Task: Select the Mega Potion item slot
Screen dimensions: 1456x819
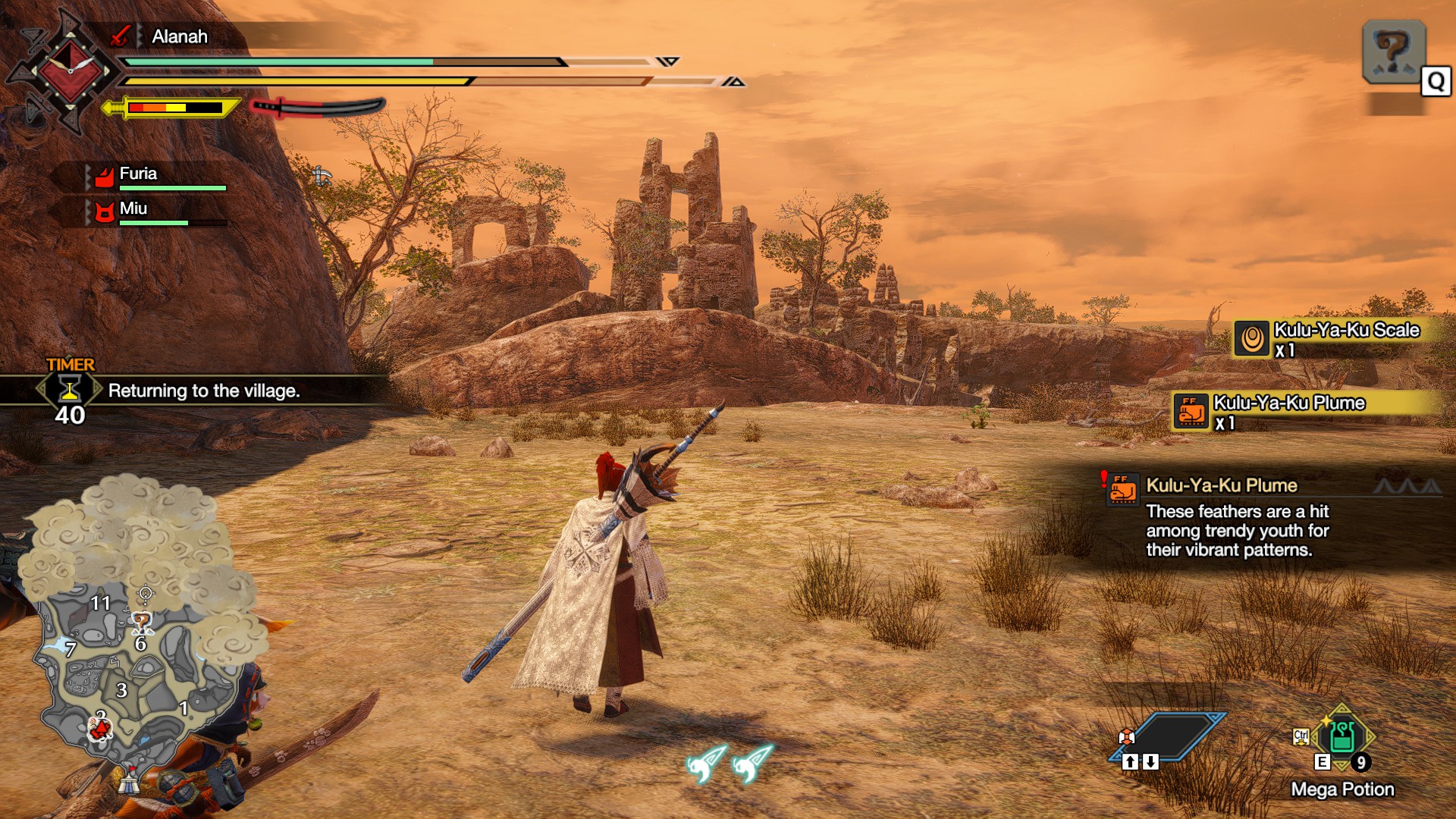Action: (1342, 737)
